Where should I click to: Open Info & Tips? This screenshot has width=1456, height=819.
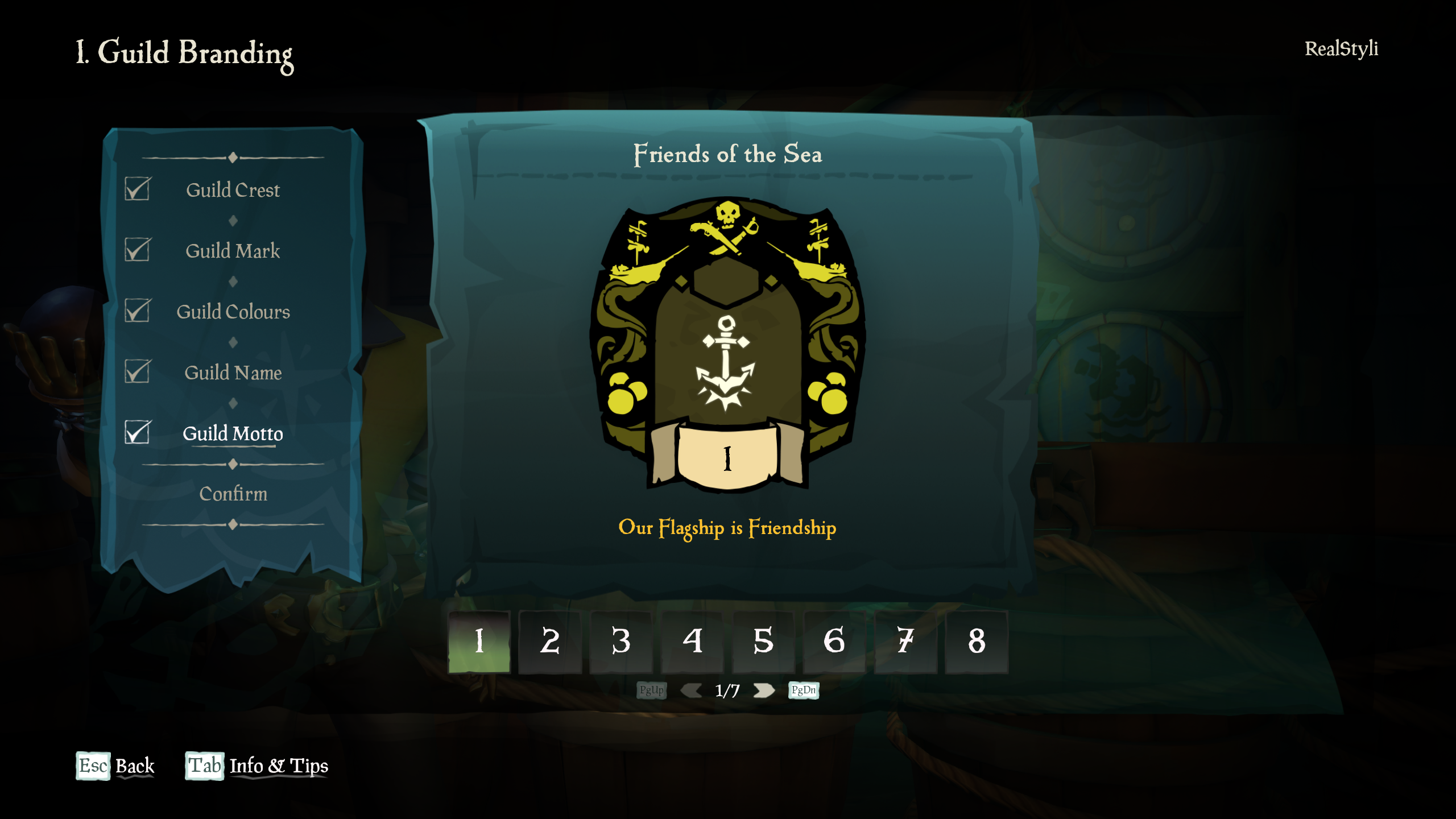click(x=257, y=766)
